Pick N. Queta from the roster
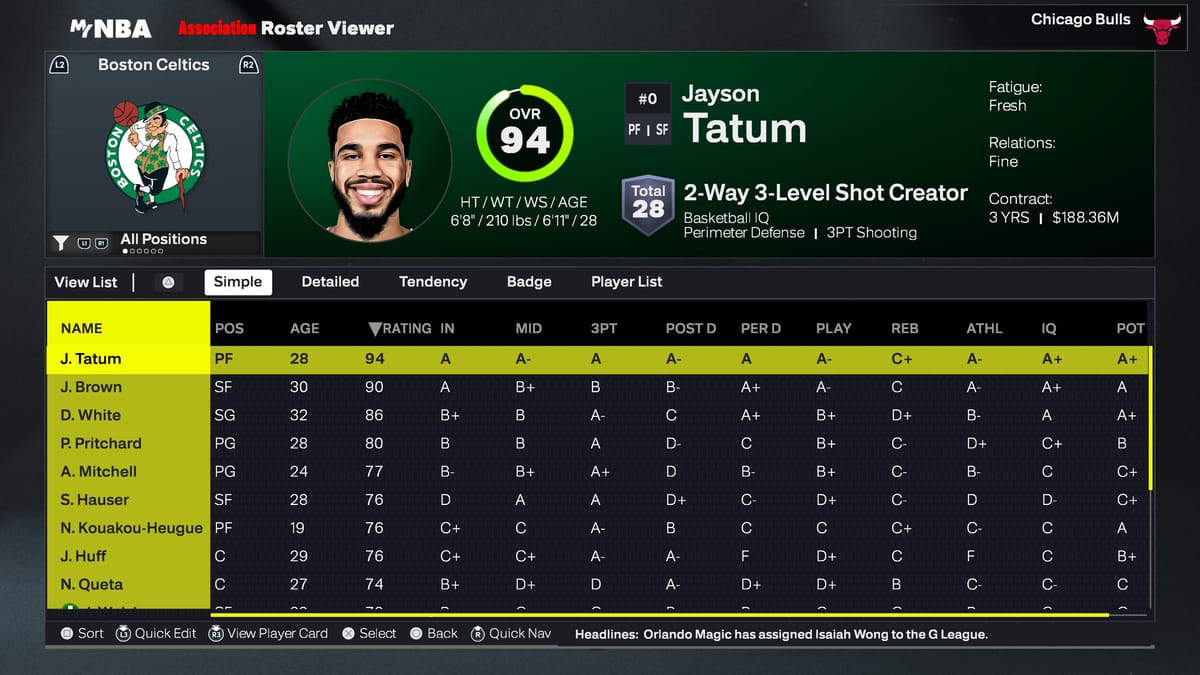The image size is (1200, 675). pos(92,584)
